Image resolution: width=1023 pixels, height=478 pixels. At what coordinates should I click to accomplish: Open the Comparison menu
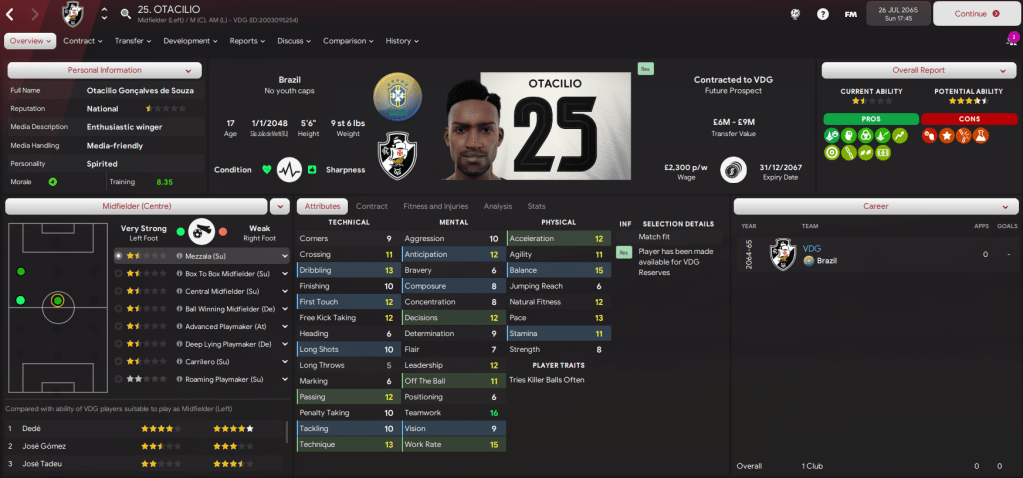pos(348,41)
